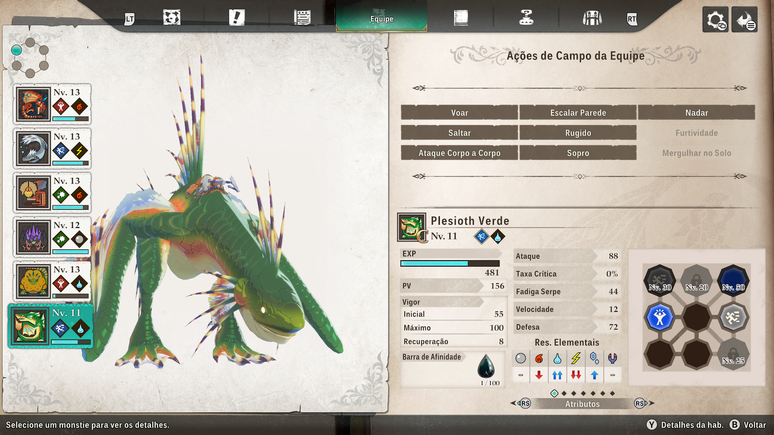This screenshot has height=435, width=774.
Task: Select the Plesioth Verde party slot
Action: pos(52,326)
